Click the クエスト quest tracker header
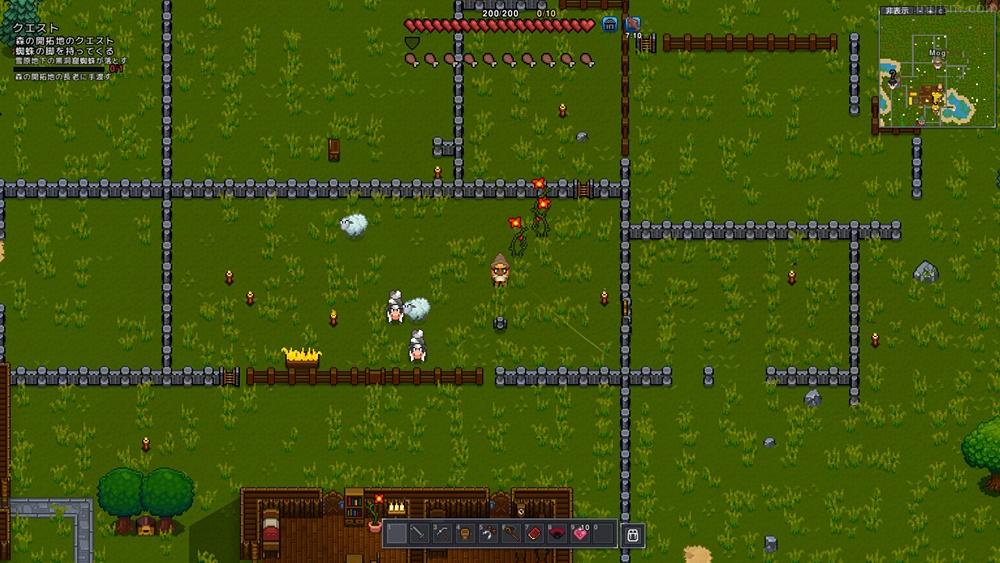Image resolution: width=1000 pixels, height=563 pixels. point(37,29)
